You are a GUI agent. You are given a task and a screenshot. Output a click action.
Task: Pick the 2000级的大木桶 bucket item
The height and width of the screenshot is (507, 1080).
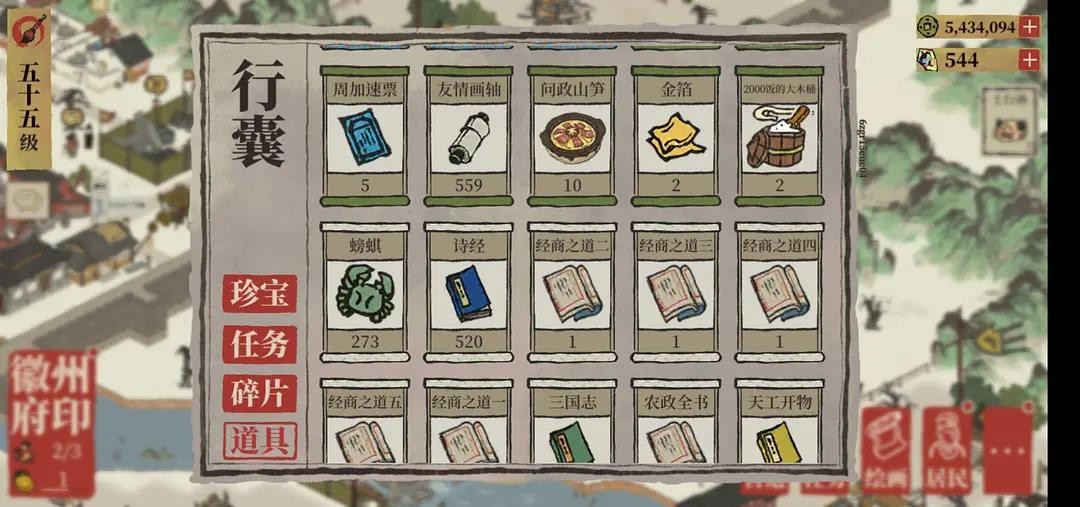click(x=779, y=135)
